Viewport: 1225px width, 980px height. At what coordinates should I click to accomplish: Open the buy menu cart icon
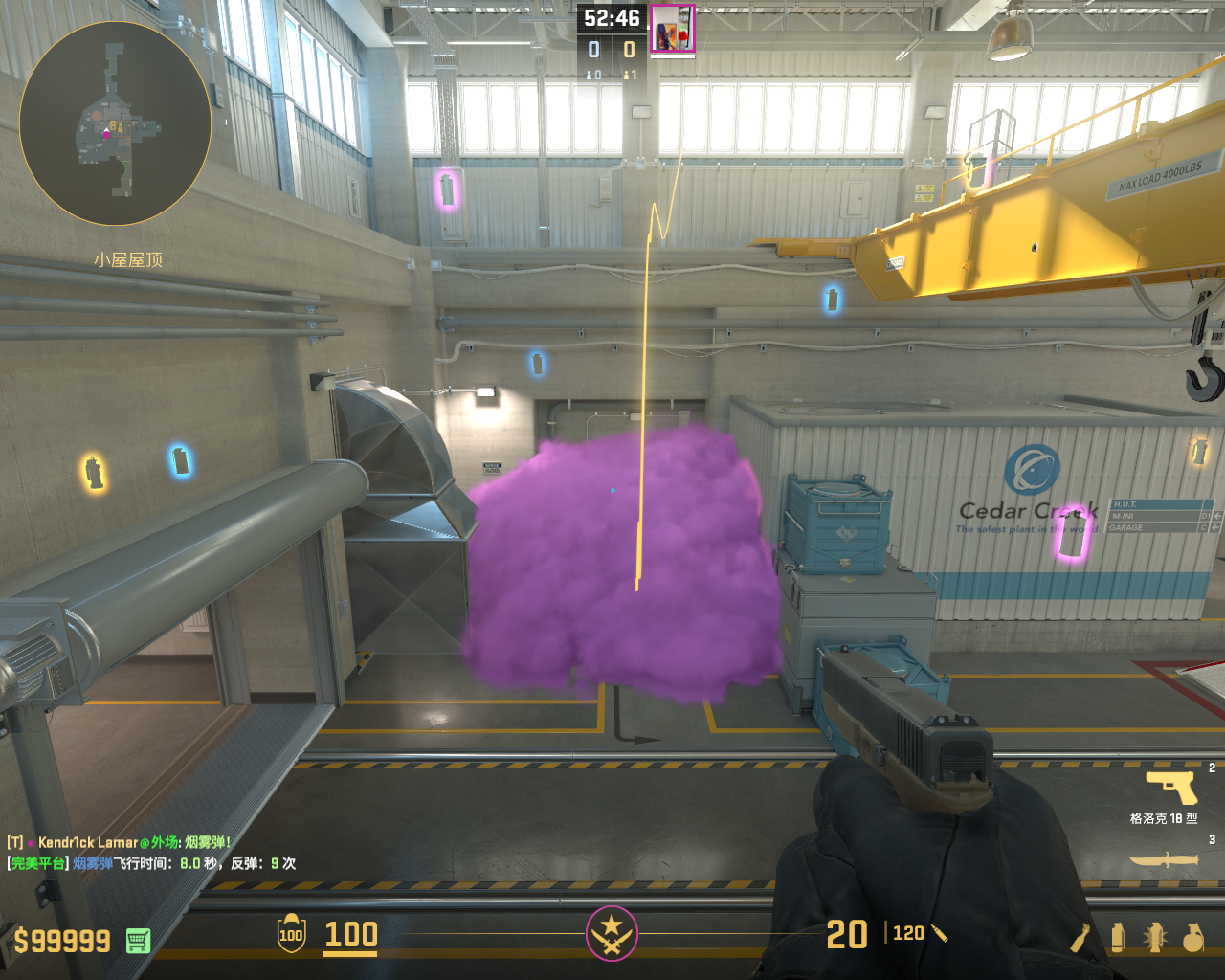(x=138, y=941)
